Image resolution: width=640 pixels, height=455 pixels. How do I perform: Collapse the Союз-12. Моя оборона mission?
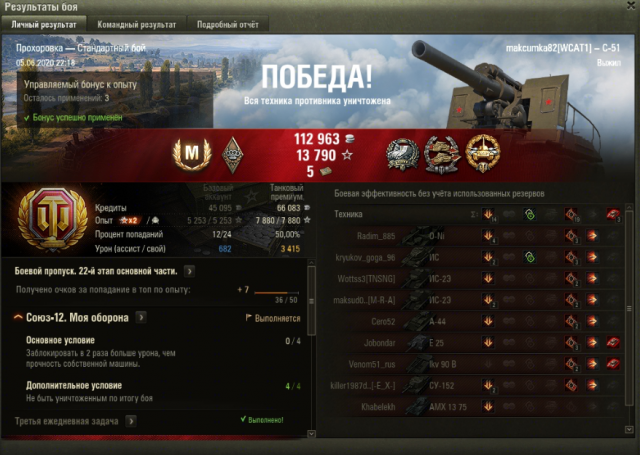point(21,318)
